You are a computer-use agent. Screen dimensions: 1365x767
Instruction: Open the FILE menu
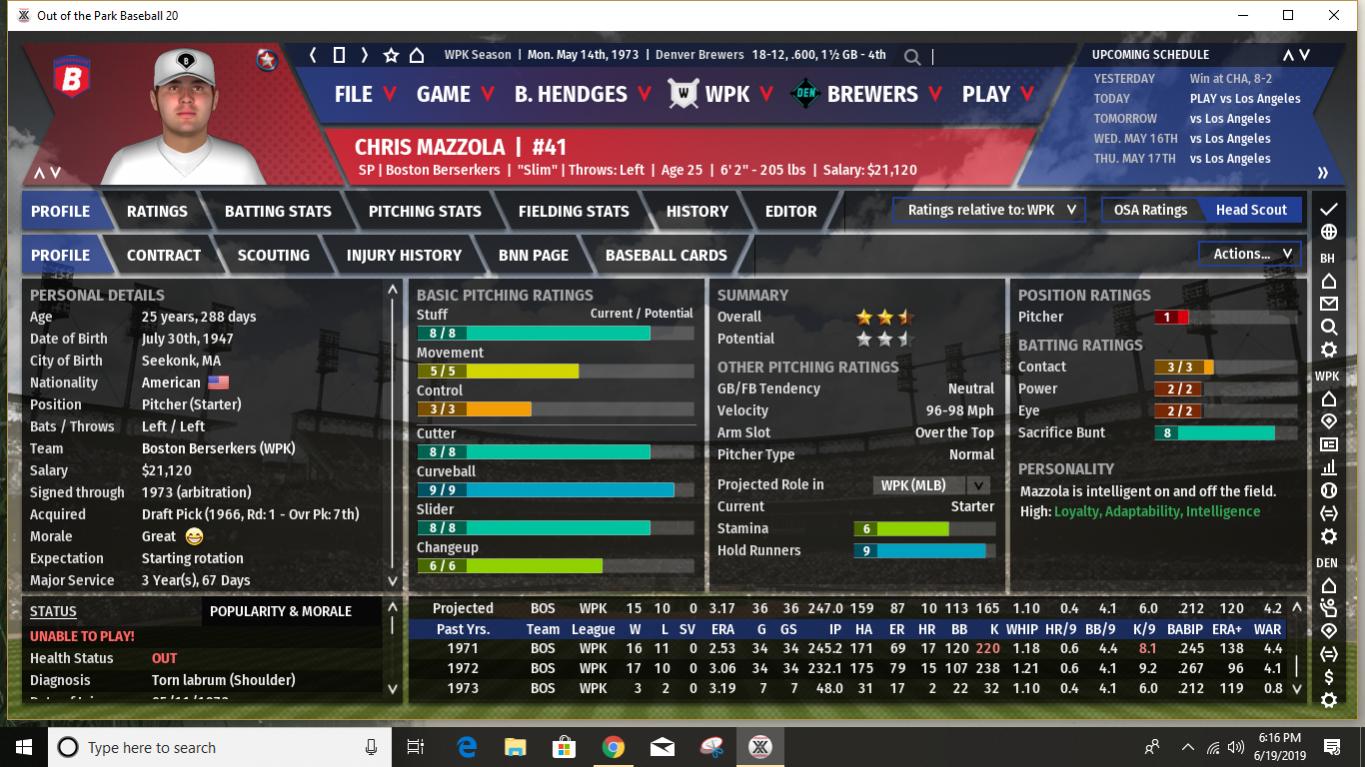(x=364, y=94)
